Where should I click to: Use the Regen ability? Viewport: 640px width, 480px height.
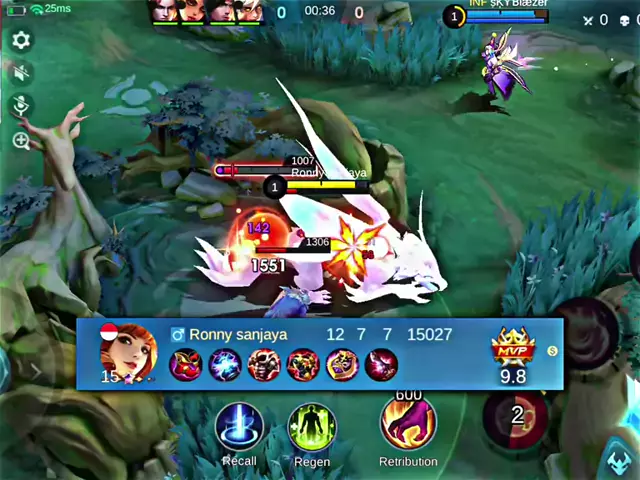coord(312,428)
